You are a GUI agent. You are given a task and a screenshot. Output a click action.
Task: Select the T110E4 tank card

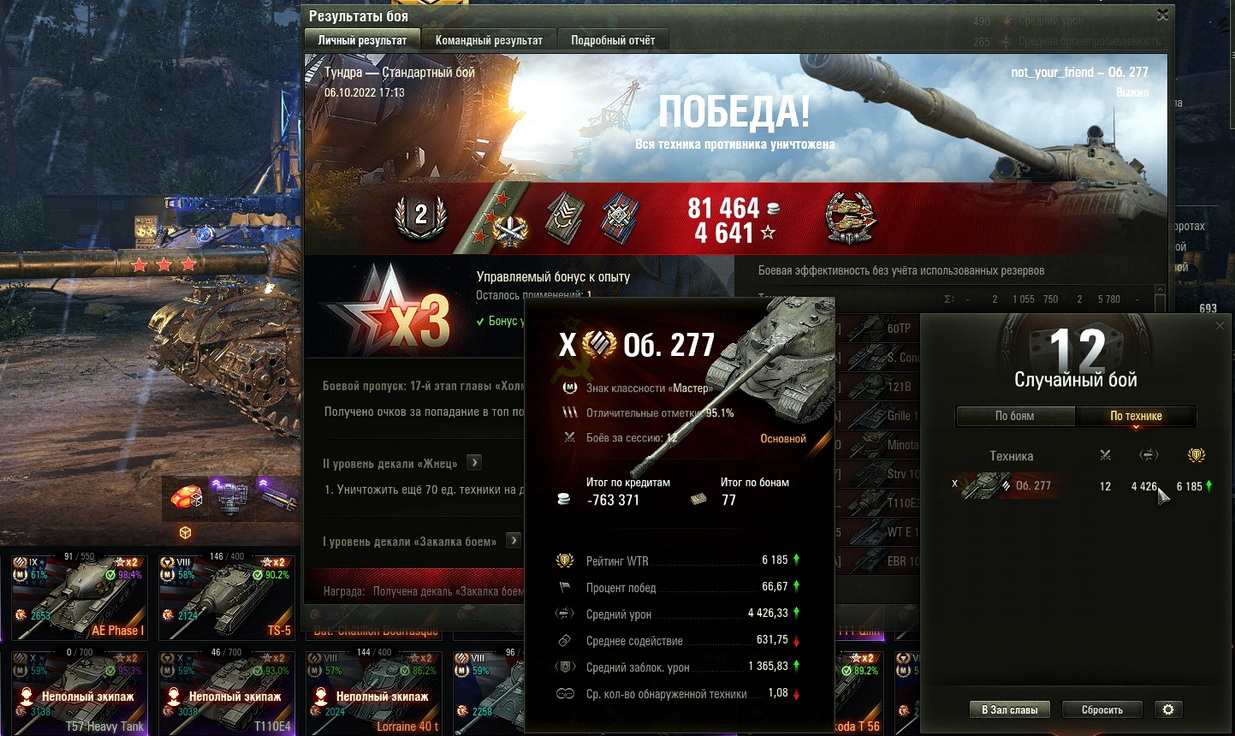pyautogui.click(x=225, y=692)
